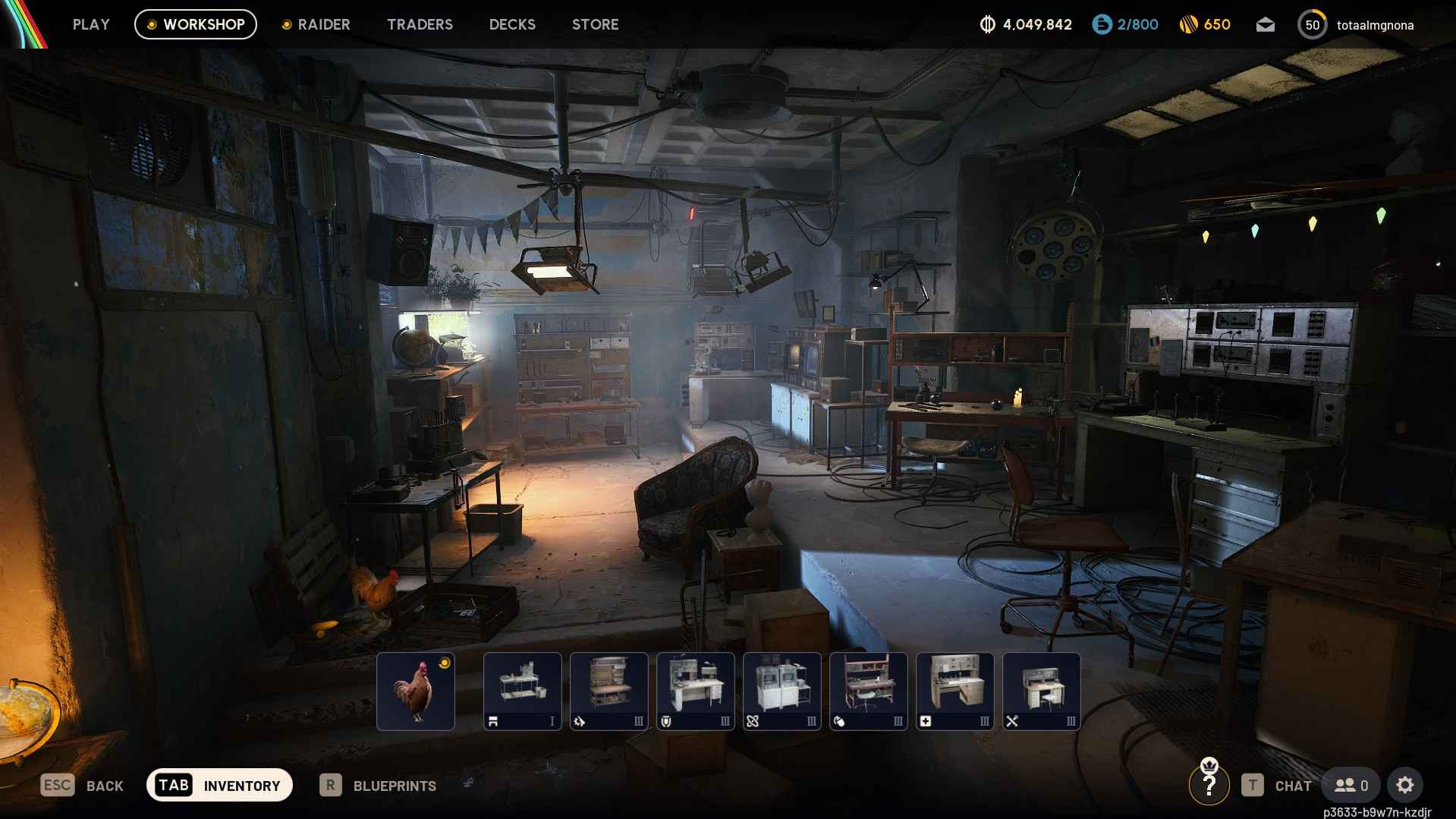Viewport: 1456px width, 819px height.
Task: Open the Decks tab
Action: (x=512, y=24)
